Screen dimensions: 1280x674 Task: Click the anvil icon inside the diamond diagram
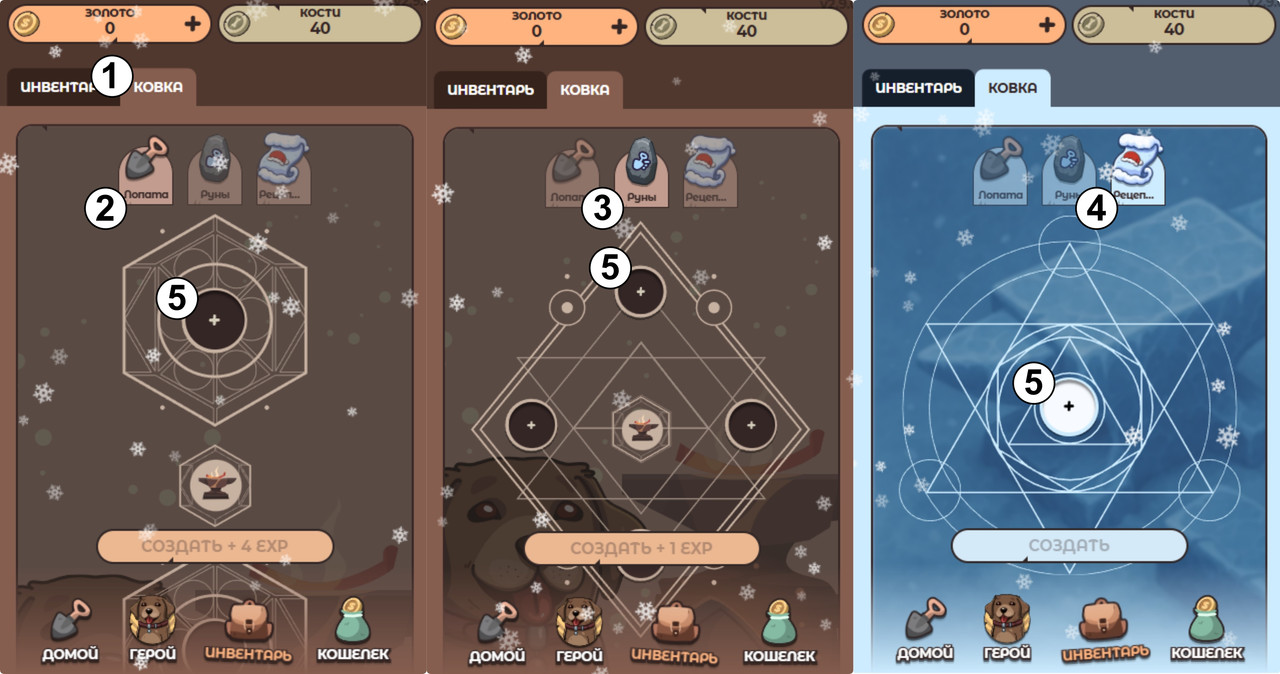point(641,427)
